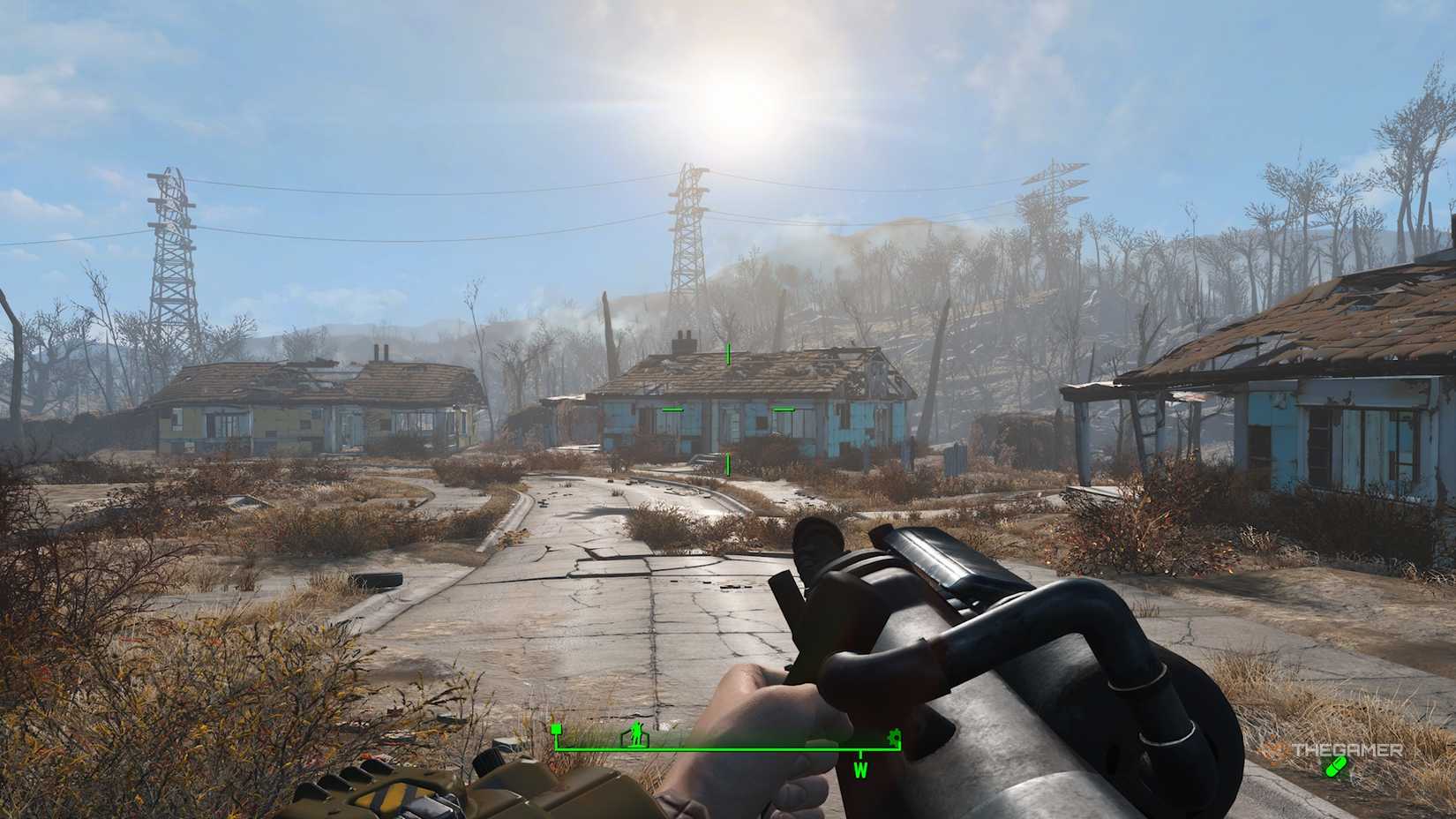The height and width of the screenshot is (819, 1456).
Task: Select the settlement marker on the compass
Action: coord(635,736)
